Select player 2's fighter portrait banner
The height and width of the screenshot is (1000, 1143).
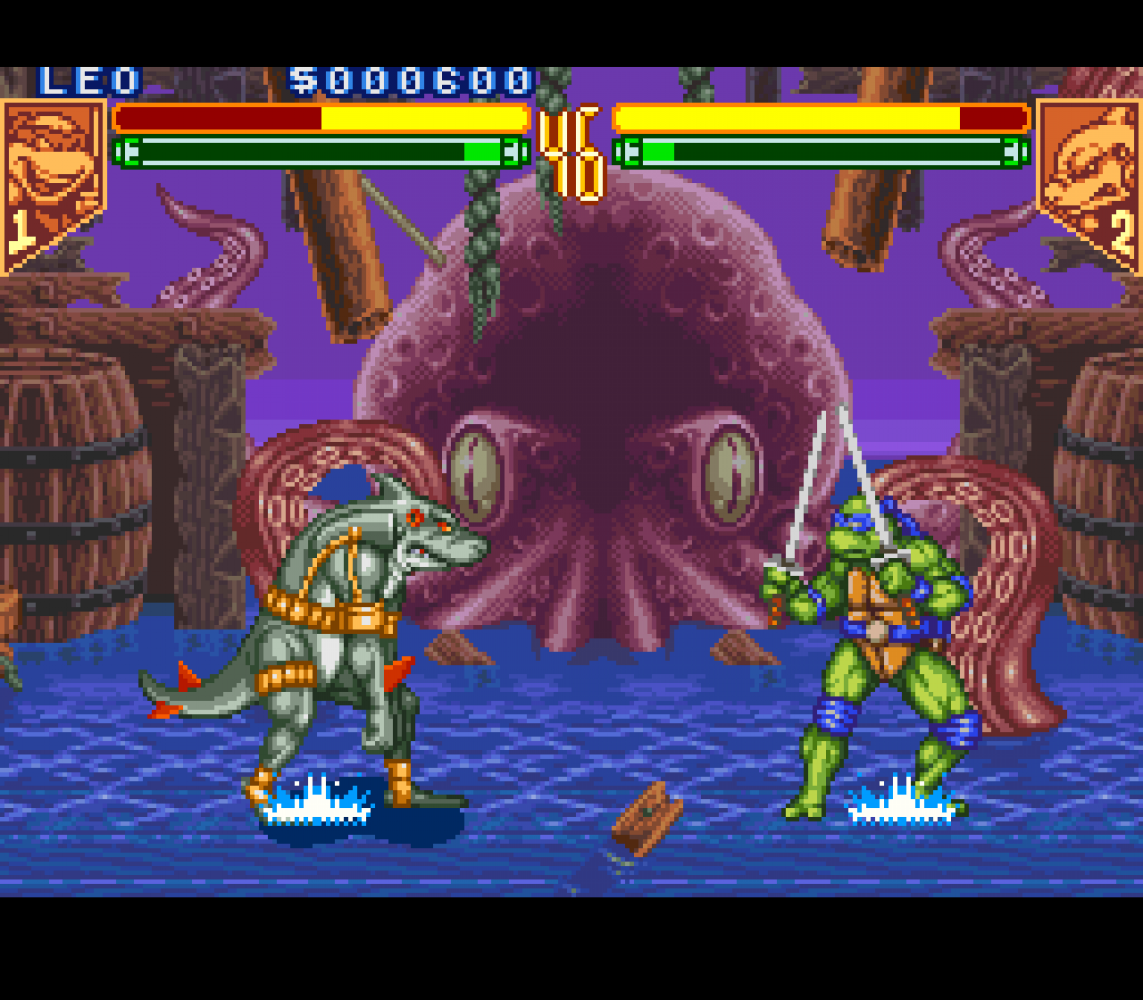coord(1088,180)
